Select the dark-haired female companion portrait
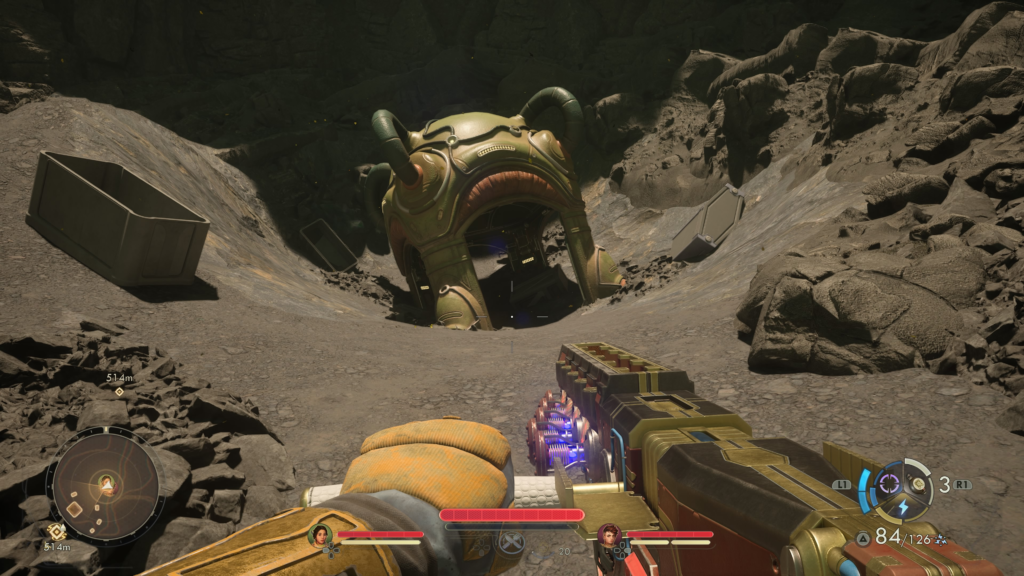This screenshot has width=1024, height=576. point(321,535)
